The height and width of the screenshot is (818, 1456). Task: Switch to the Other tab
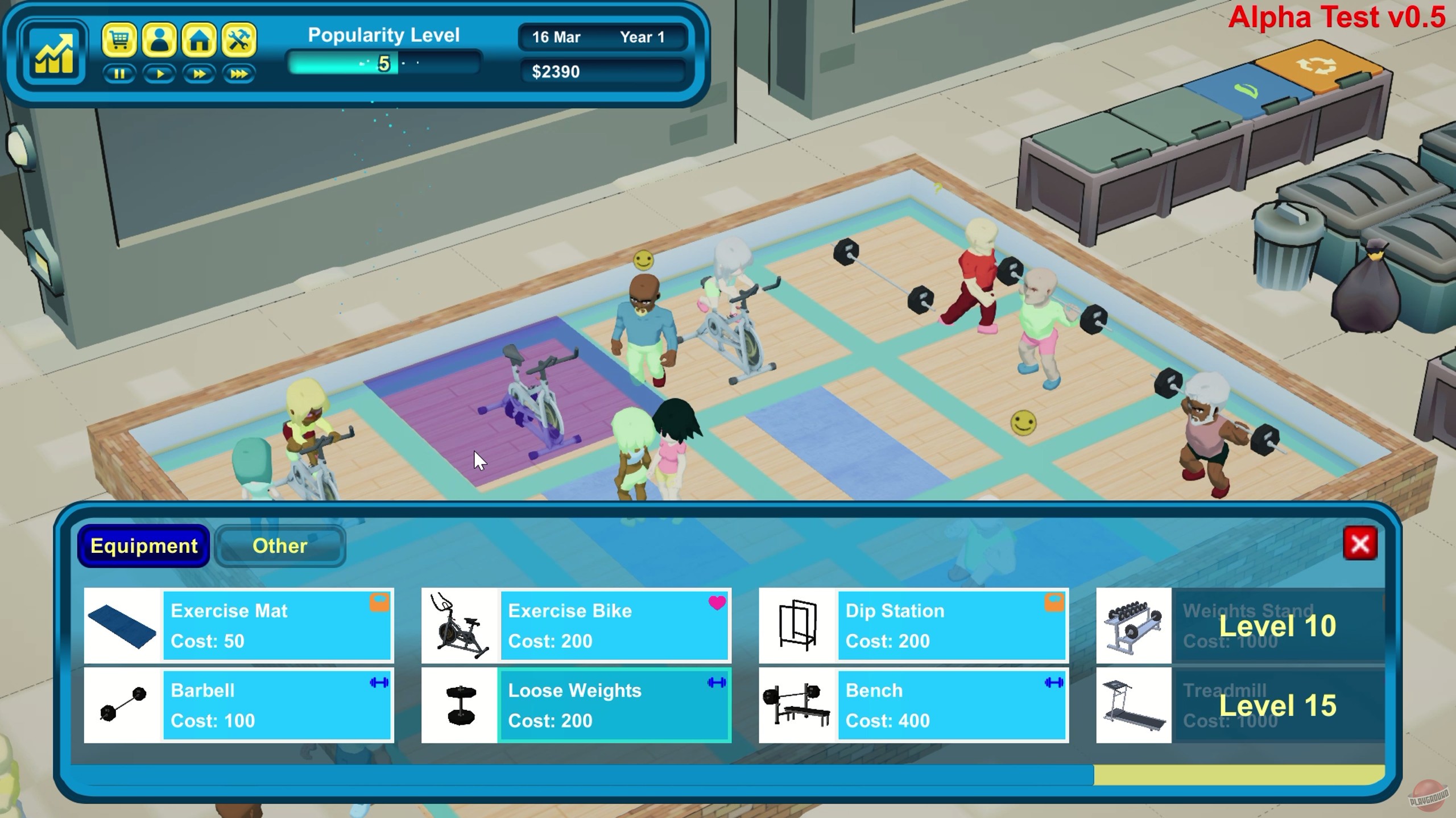[x=279, y=546]
